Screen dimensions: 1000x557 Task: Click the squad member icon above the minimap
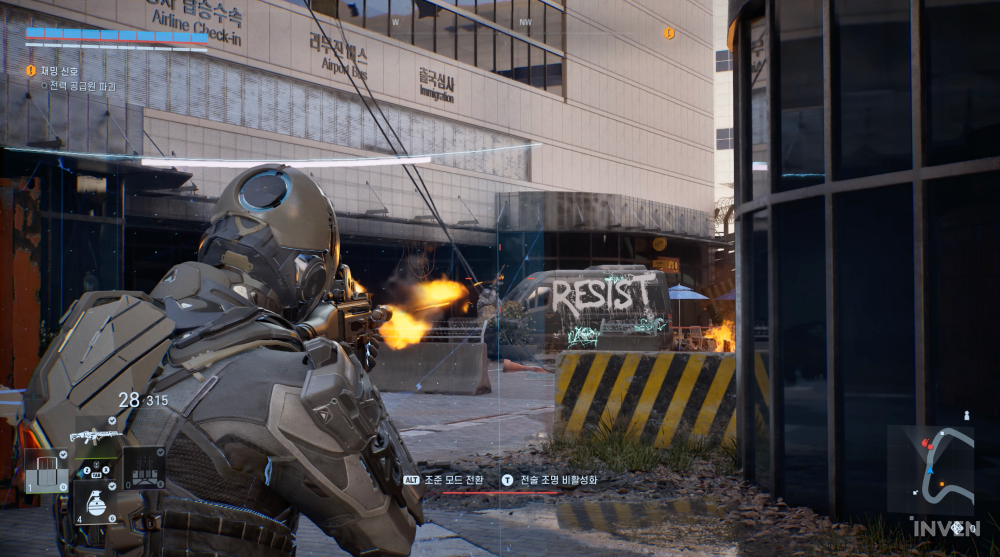(x=965, y=415)
